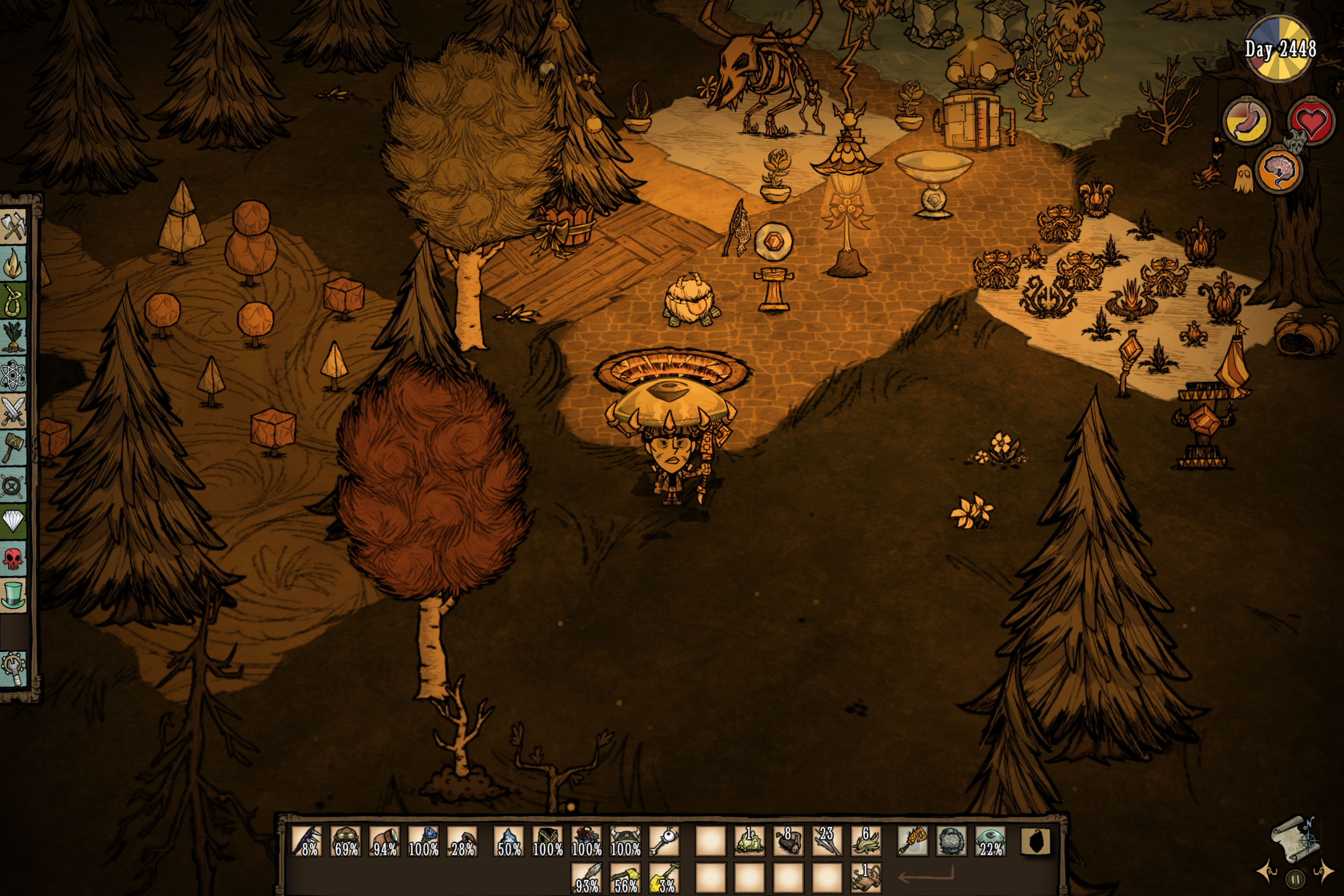
Task: Select the golden shovel at 3%
Action: coord(664,878)
